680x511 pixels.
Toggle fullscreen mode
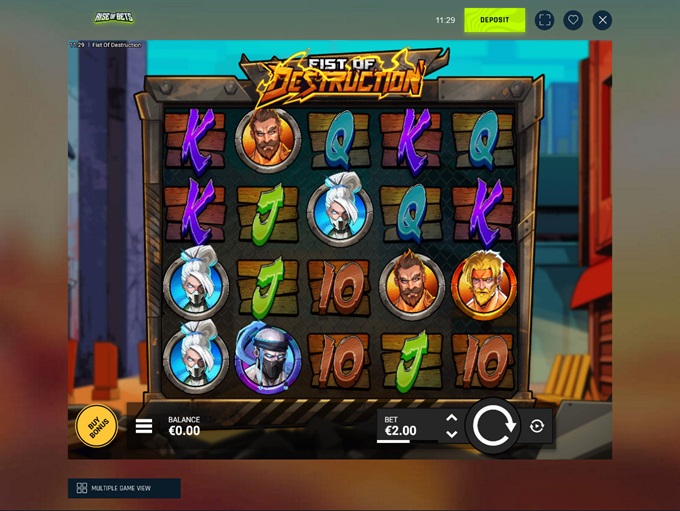tap(544, 20)
